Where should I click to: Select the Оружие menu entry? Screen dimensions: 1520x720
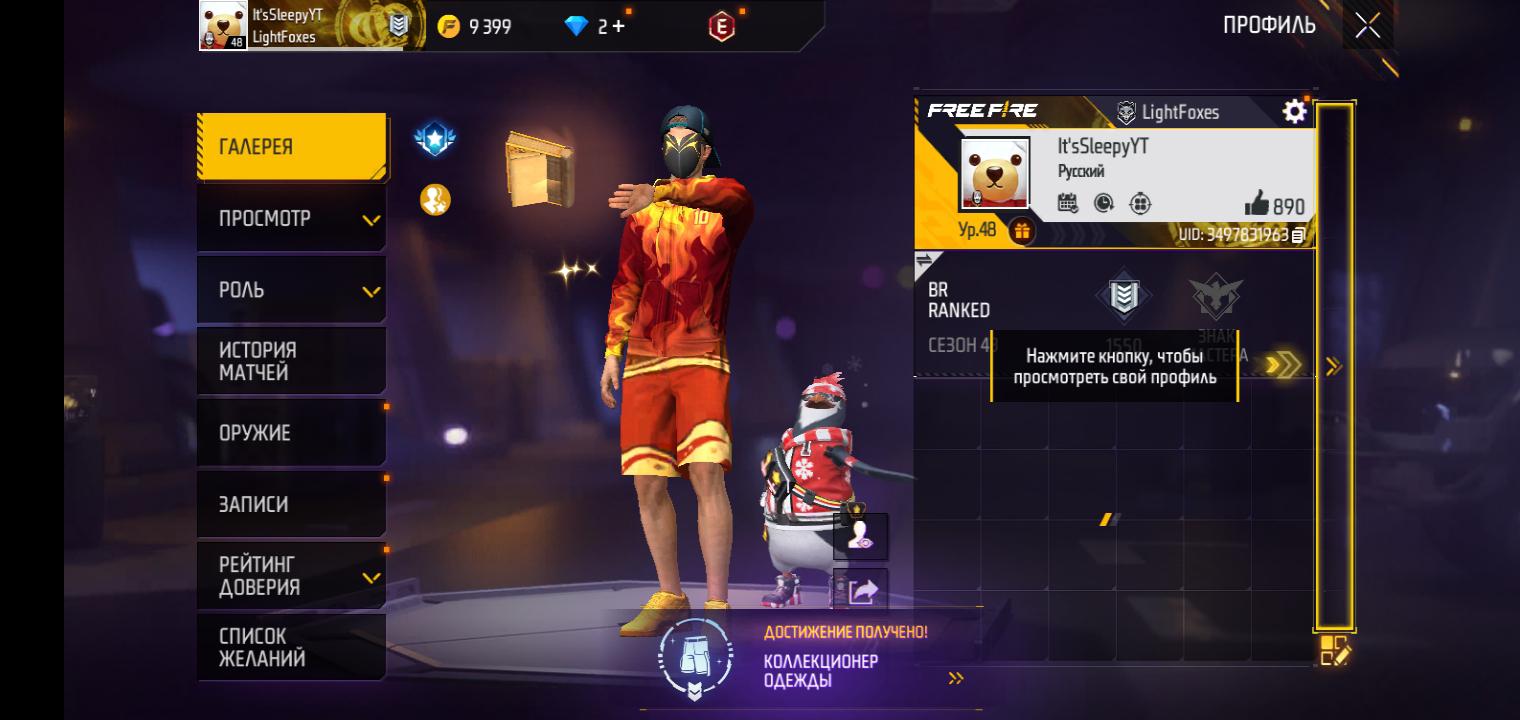[291, 433]
